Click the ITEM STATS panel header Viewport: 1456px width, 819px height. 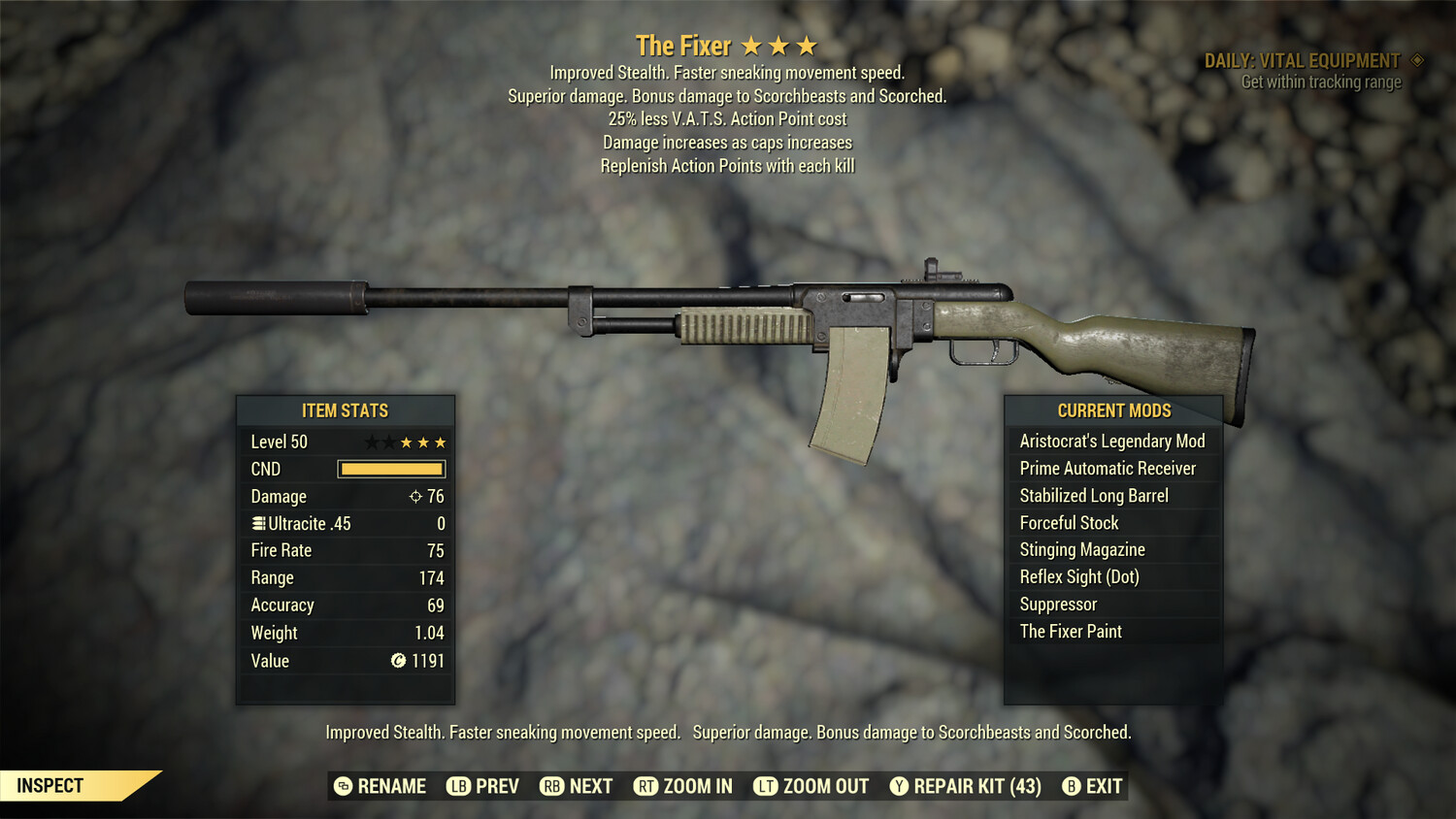tap(346, 410)
